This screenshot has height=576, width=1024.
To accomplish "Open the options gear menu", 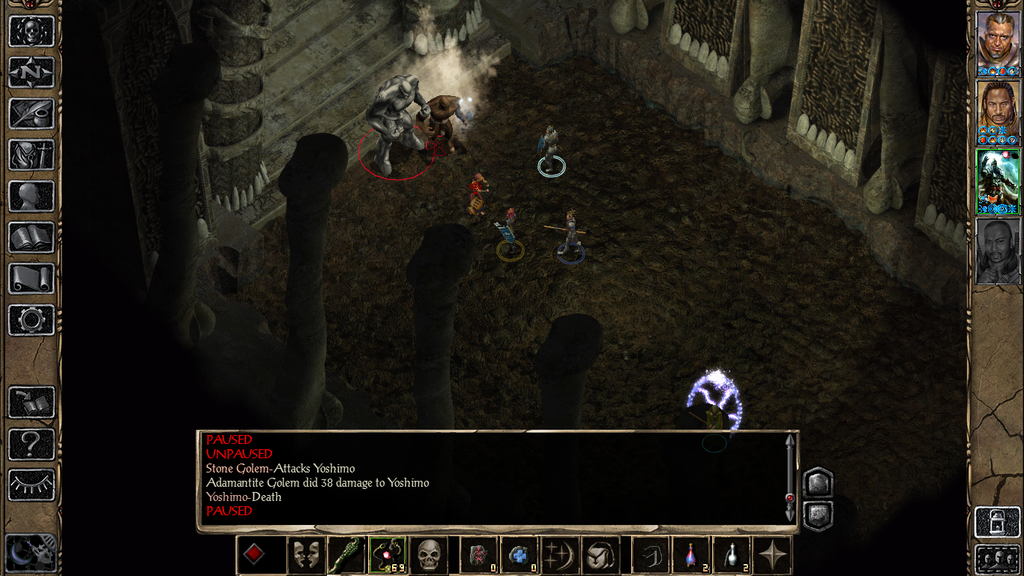I will 31,319.
